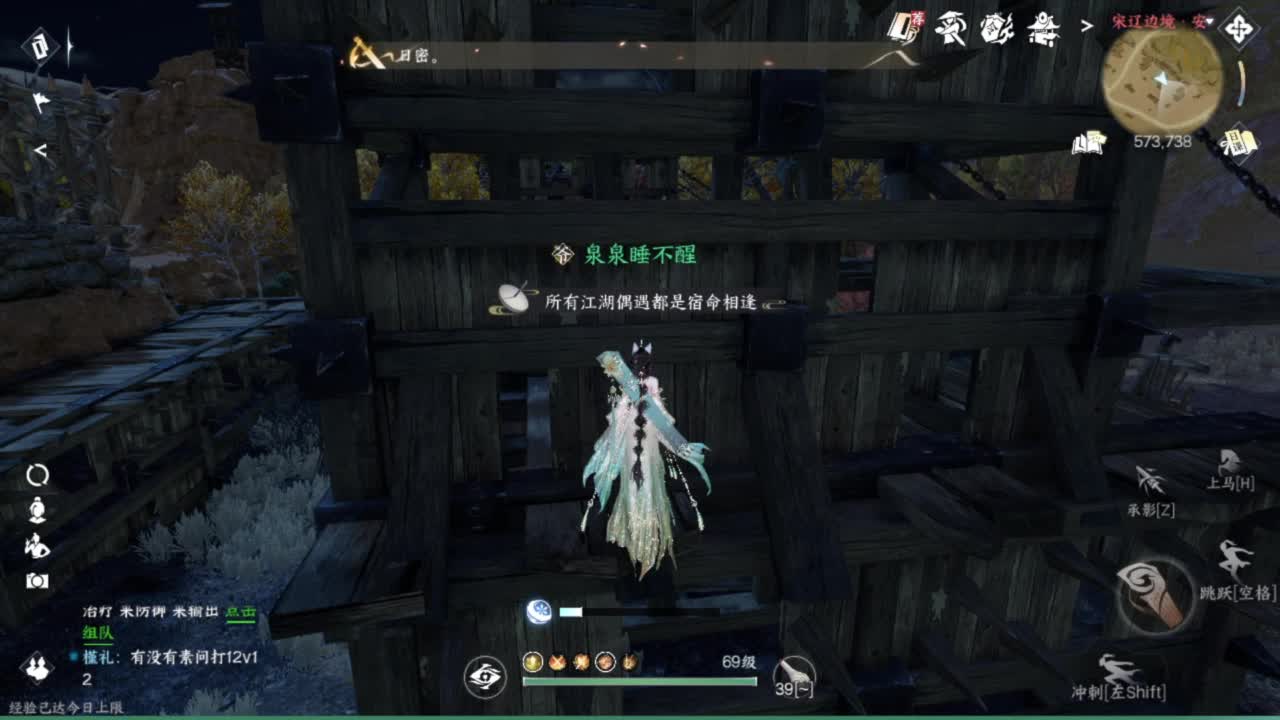The height and width of the screenshot is (720, 1280).
Task: Click the circular switch icon on left sidebar
Action: click(x=37, y=475)
